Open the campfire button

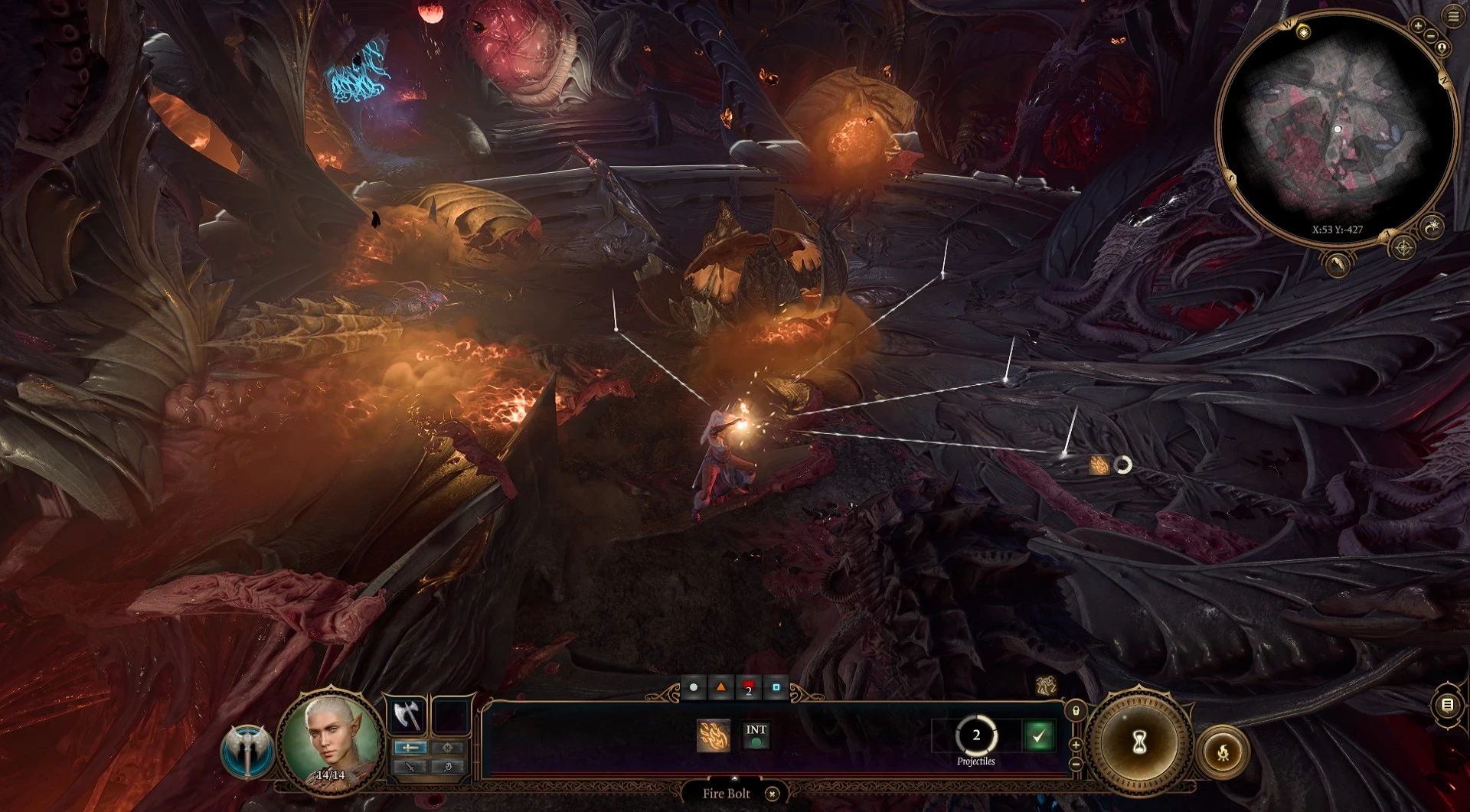tap(1223, 752)
